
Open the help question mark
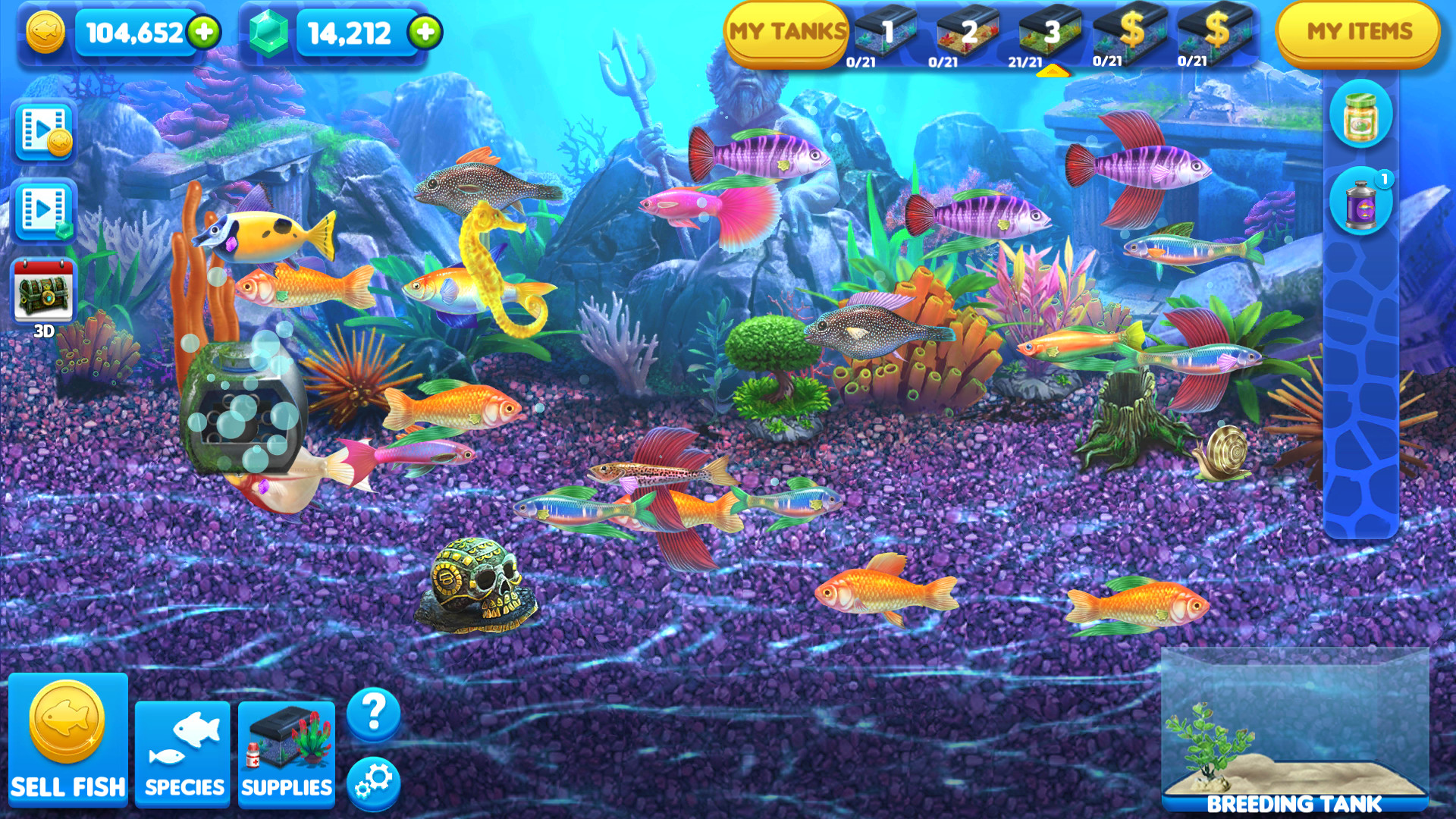pyautogui.click(x=371, y=711)
